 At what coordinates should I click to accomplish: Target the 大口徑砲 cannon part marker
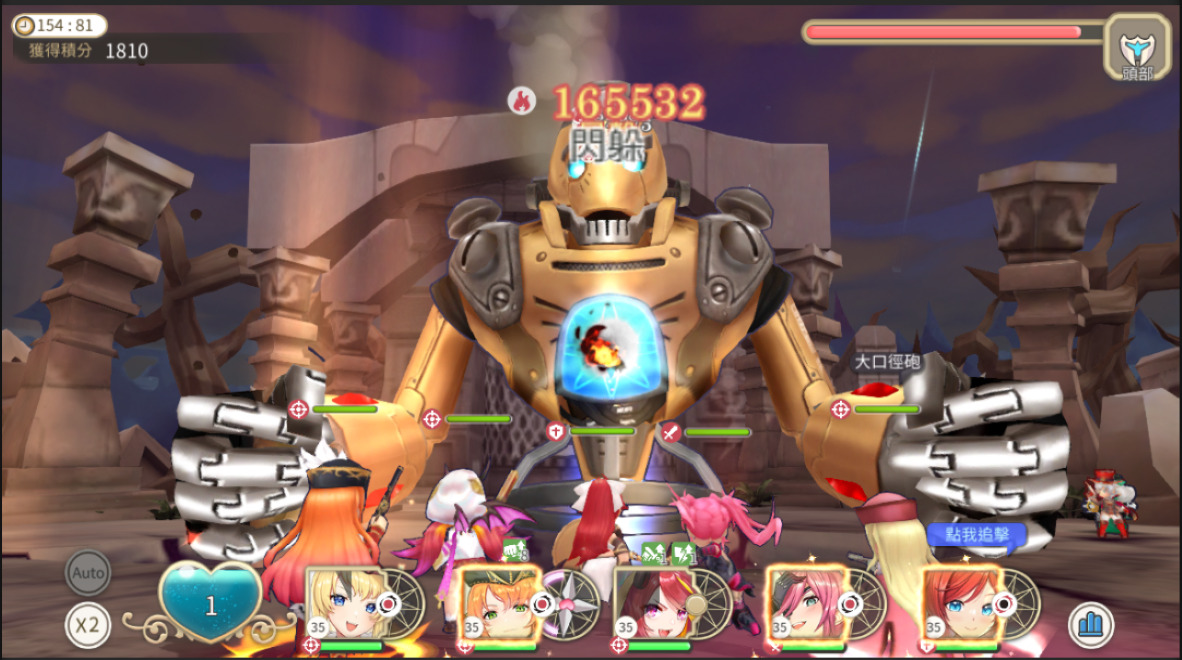point(841,408)
